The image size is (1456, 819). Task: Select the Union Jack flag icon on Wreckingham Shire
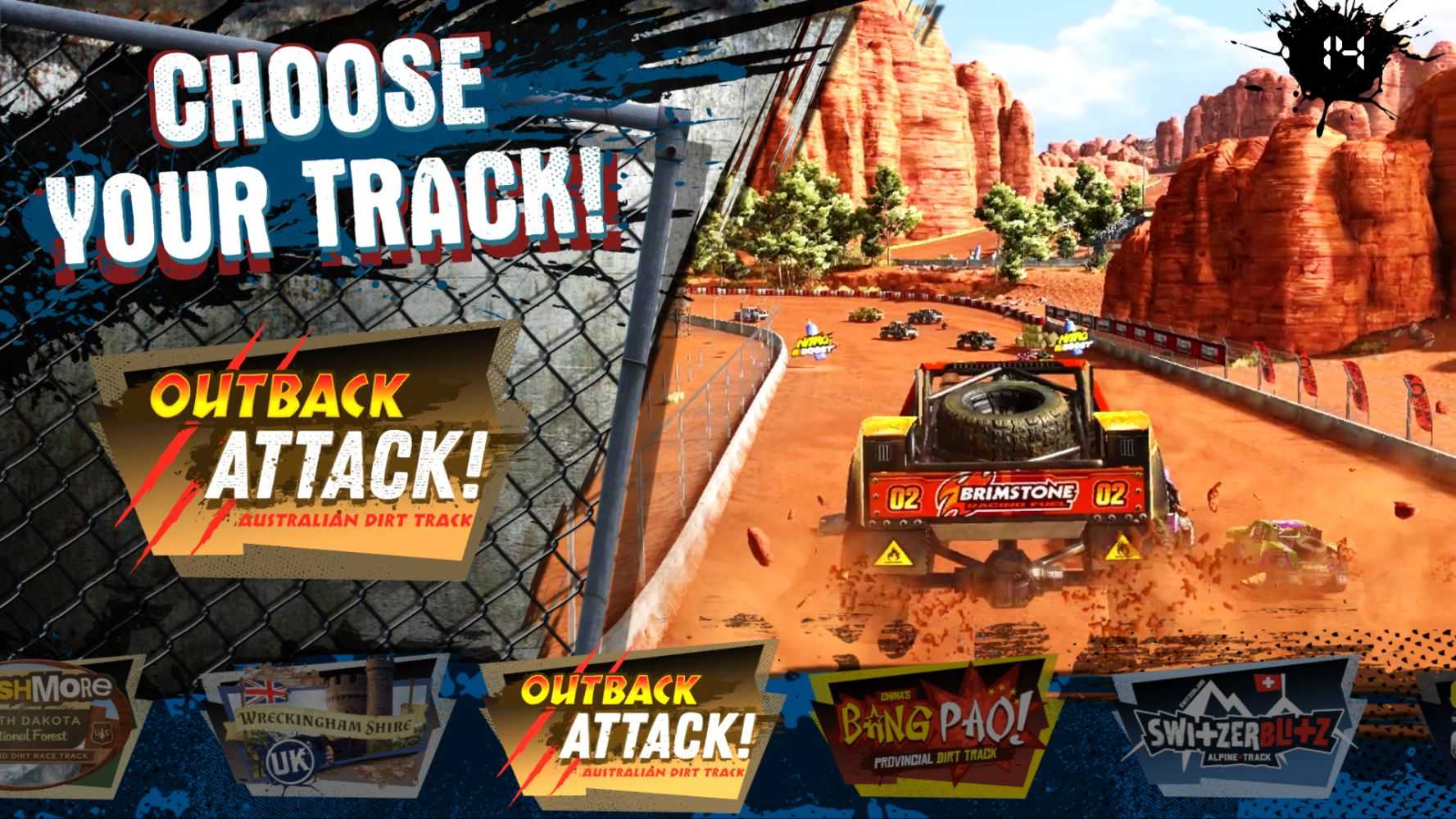click(264, 690)
